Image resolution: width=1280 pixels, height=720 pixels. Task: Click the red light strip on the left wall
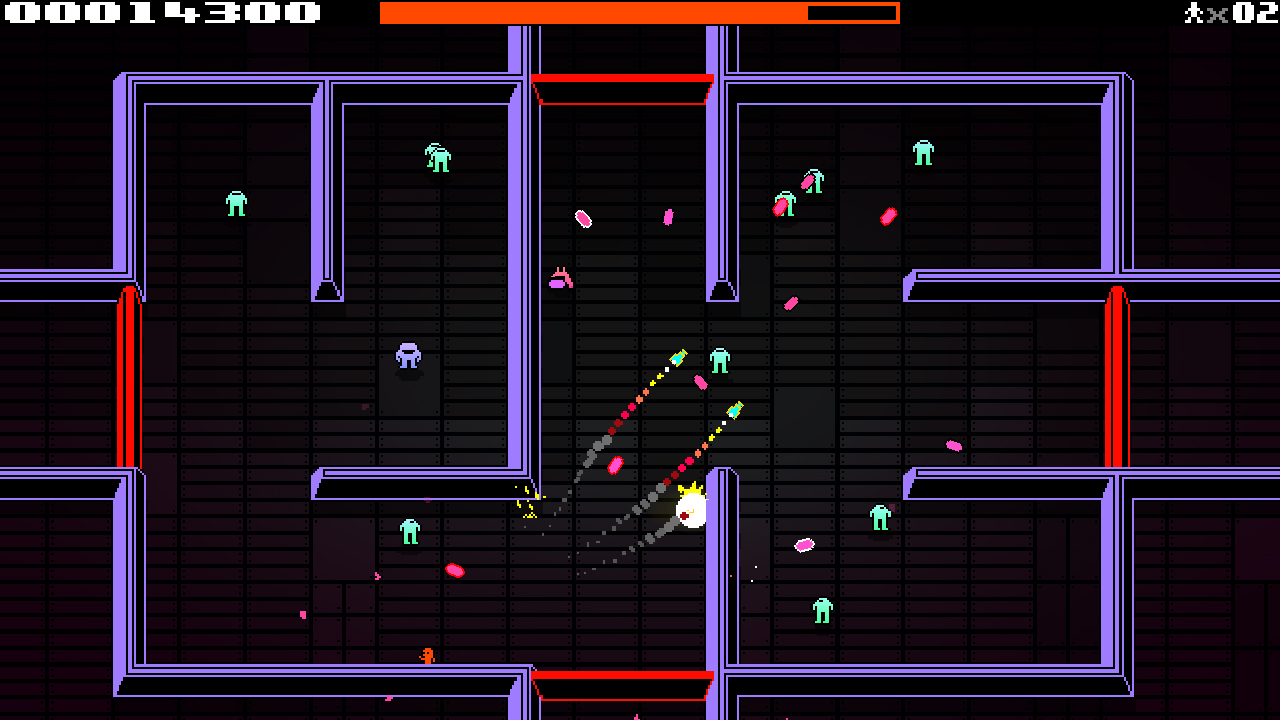click(x=127, y=375)
